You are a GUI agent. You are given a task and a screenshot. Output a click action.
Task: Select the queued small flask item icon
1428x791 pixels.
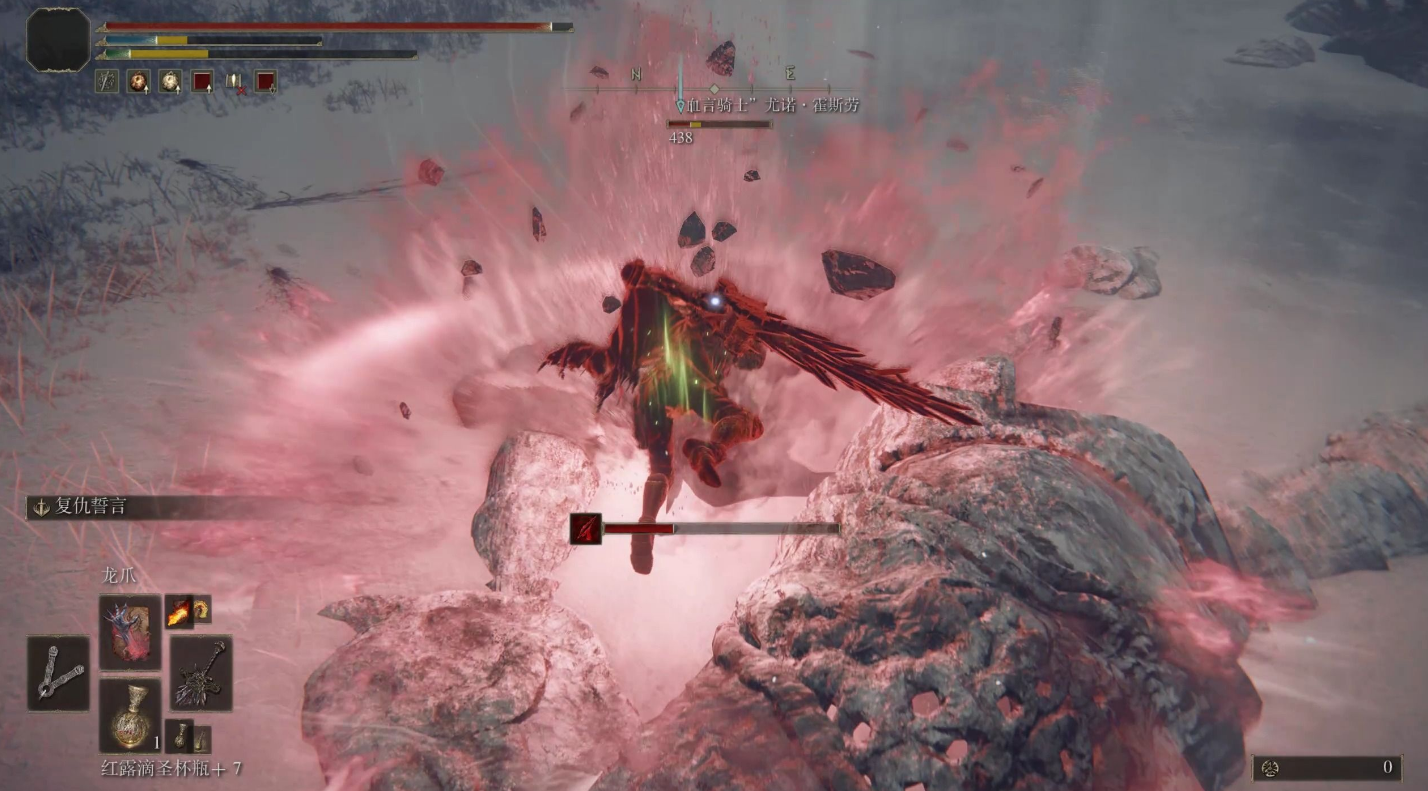[178, 736]
